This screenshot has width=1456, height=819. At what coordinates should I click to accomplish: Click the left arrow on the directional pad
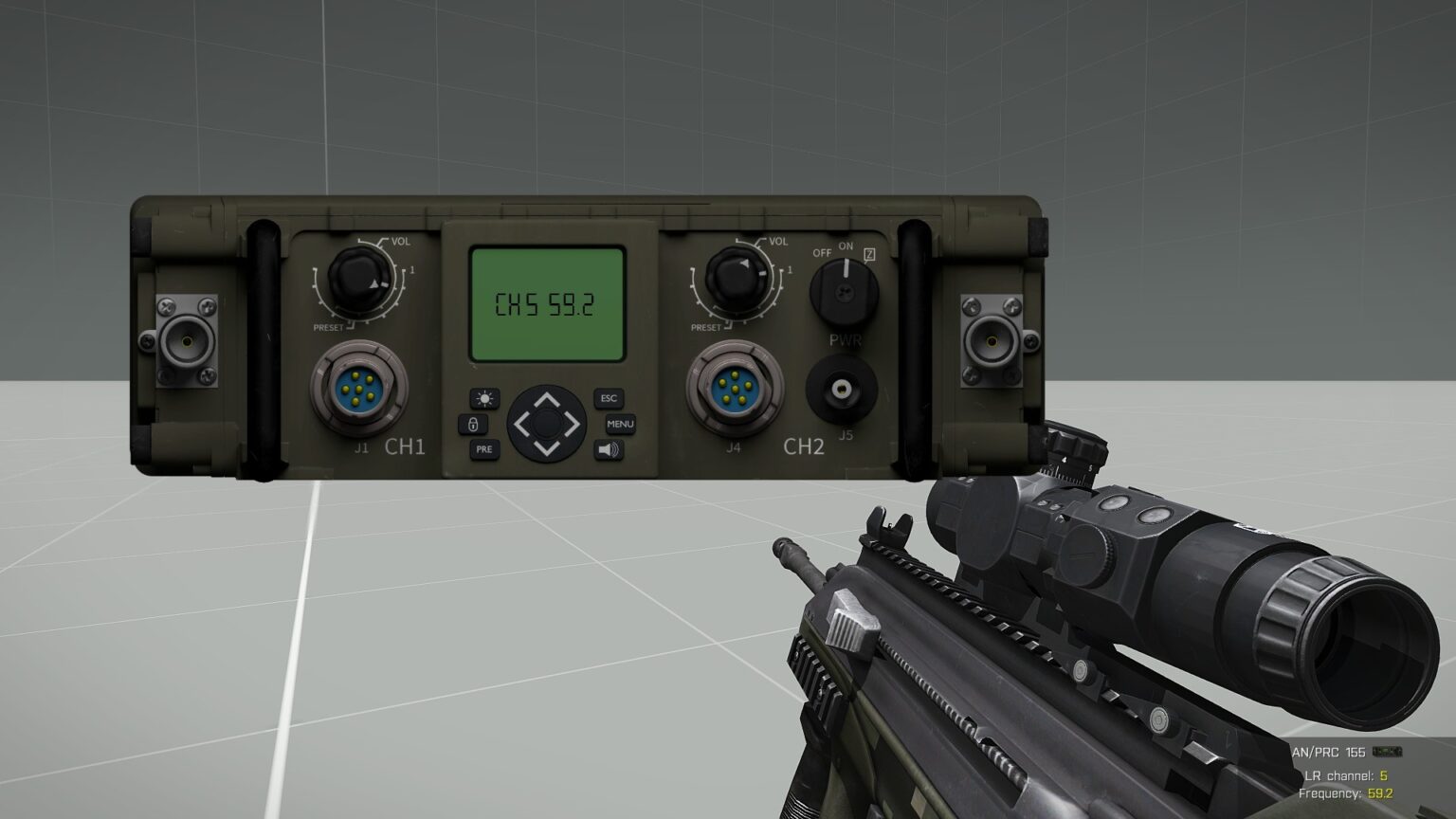click(x=521, y=423)
